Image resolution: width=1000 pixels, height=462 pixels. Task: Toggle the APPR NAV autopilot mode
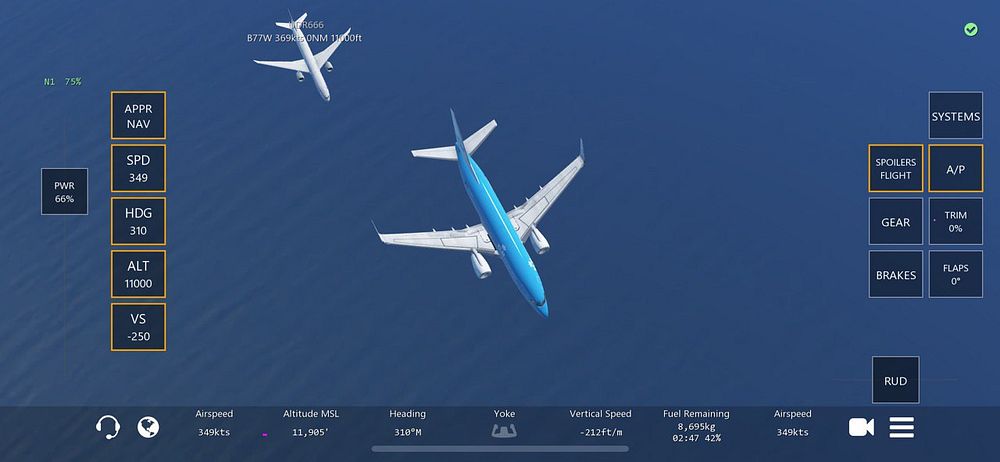point(138,116)
